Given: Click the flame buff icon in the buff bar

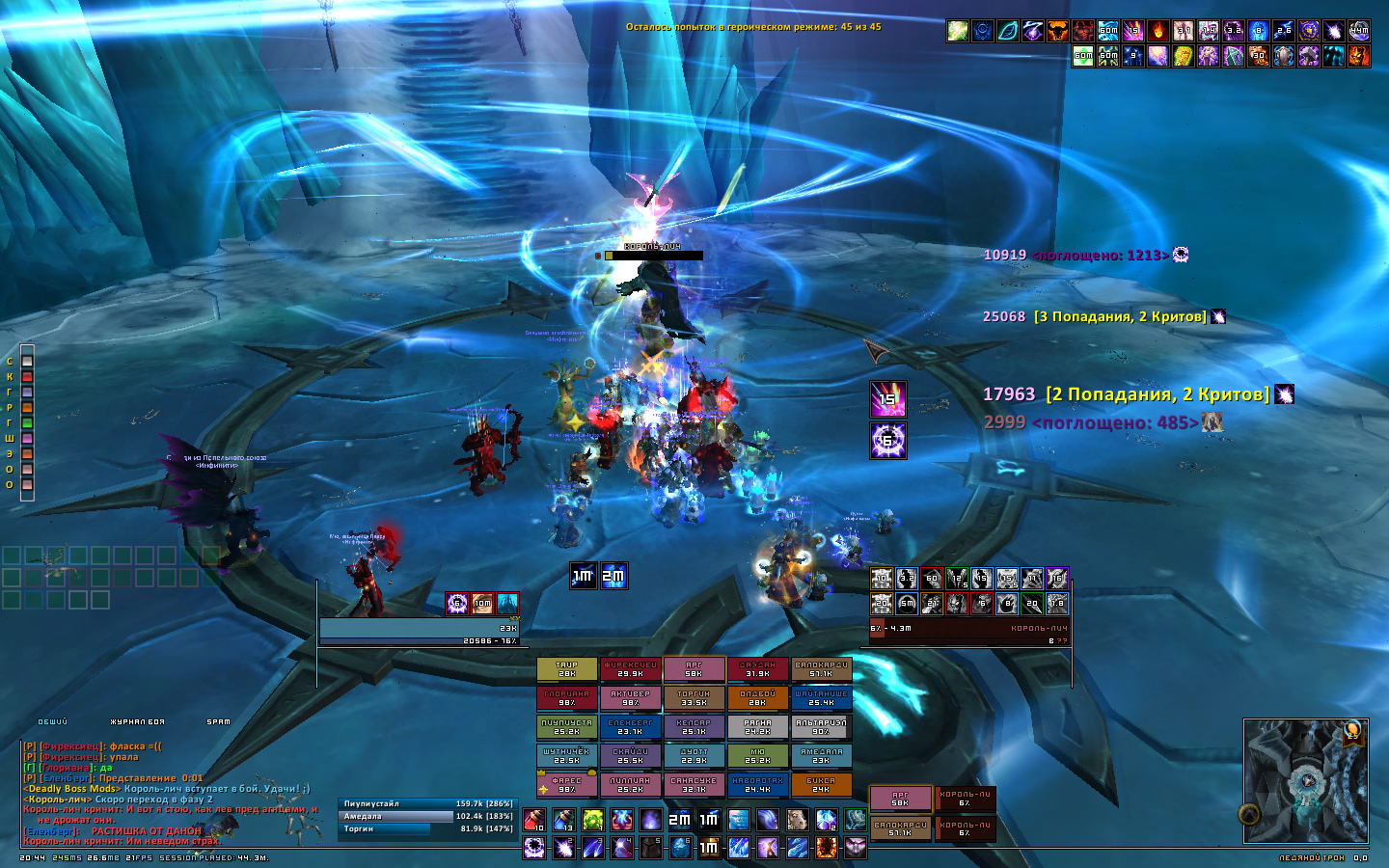Looking at the screenshot, I should click(x=1157, y=31).
